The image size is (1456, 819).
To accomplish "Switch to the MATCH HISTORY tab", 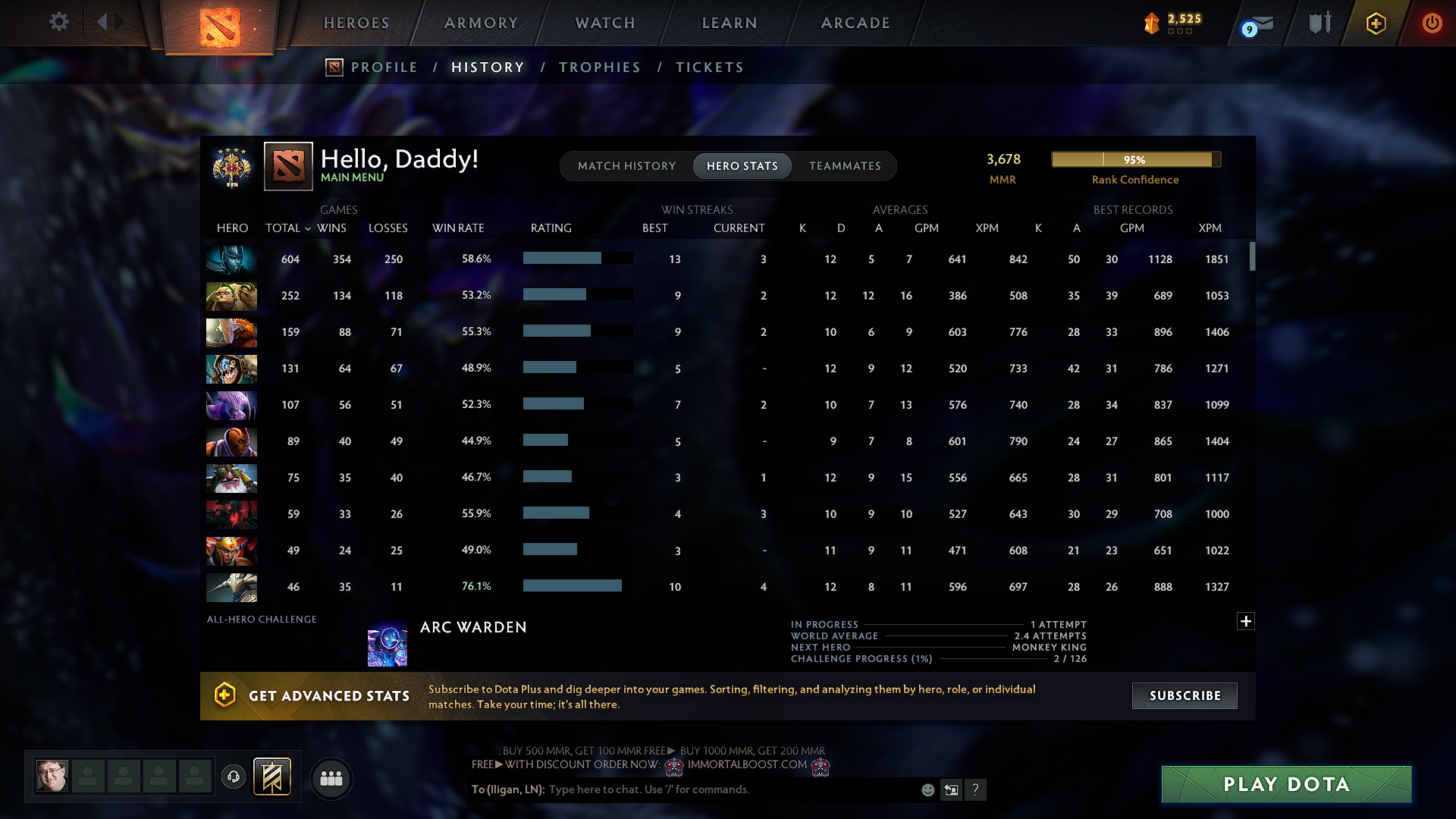I will pos(626,166).
